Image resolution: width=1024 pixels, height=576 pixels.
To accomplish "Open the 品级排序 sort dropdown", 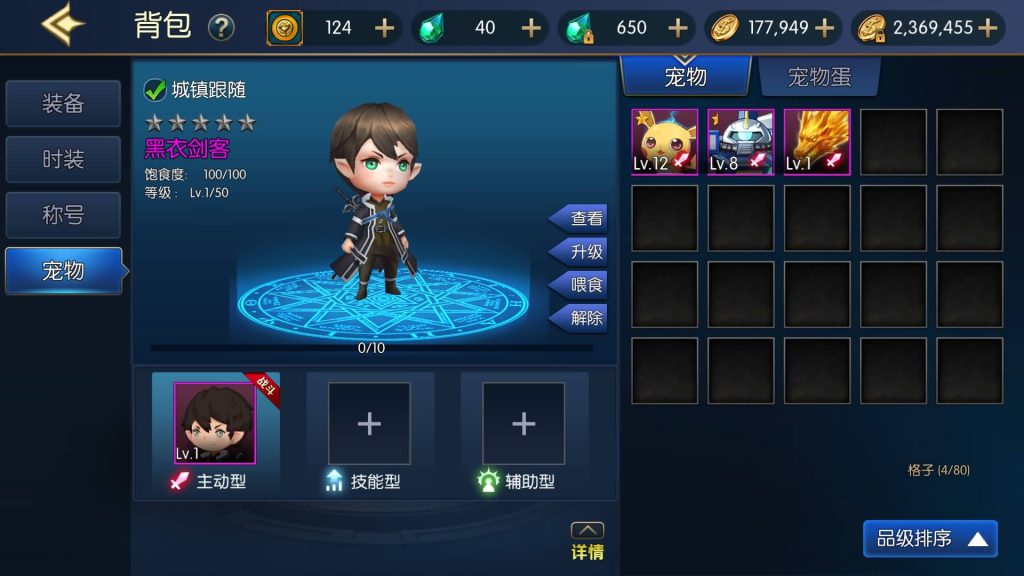I will click(930, 539).
